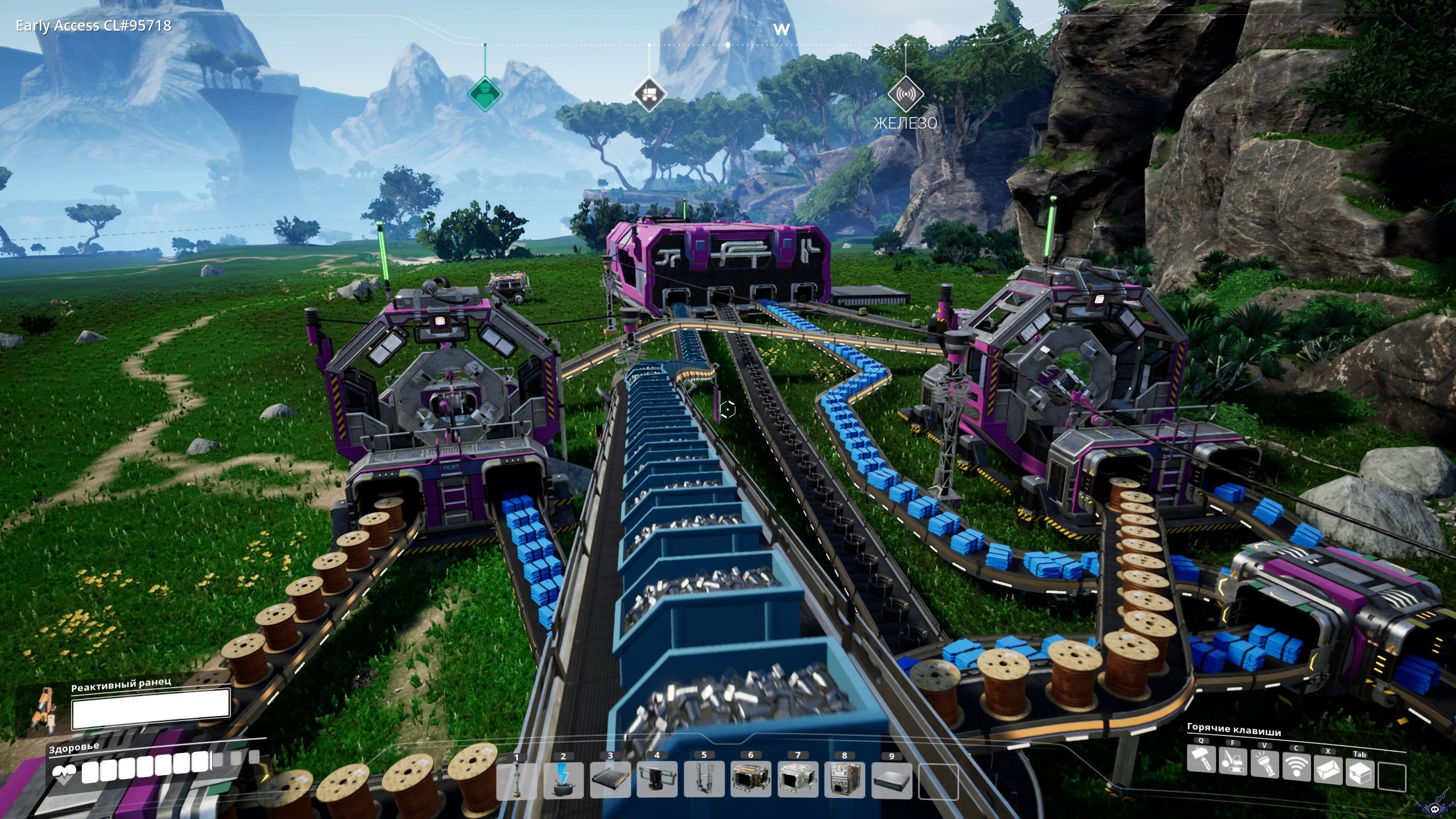1456x819 pixels.
Task: Select the storage container in hotbar slot 8
Action: [x=845, y=780]
